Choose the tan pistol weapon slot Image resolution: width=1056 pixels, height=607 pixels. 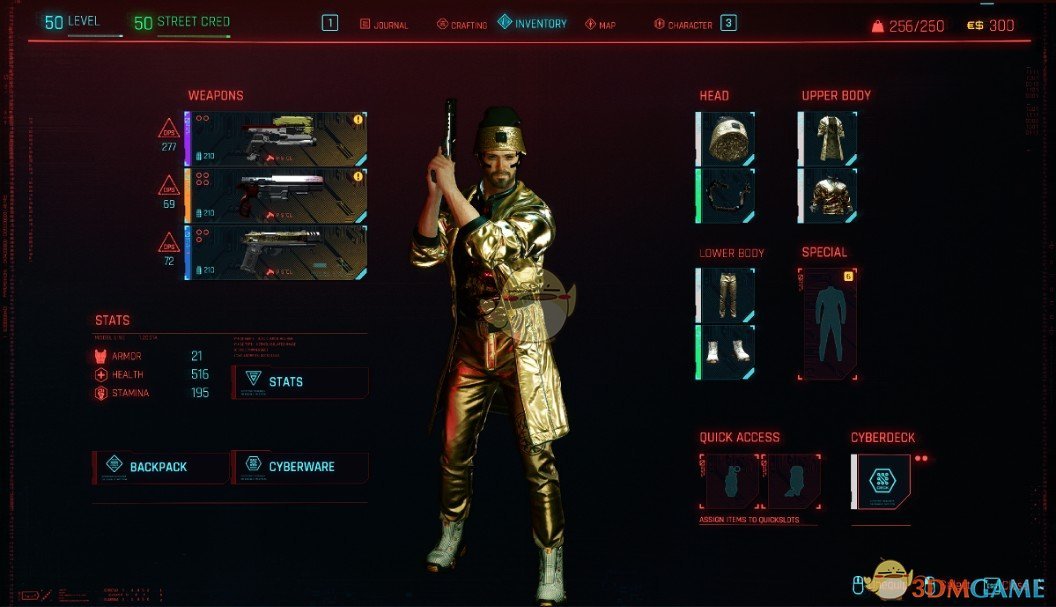[277, 251]
